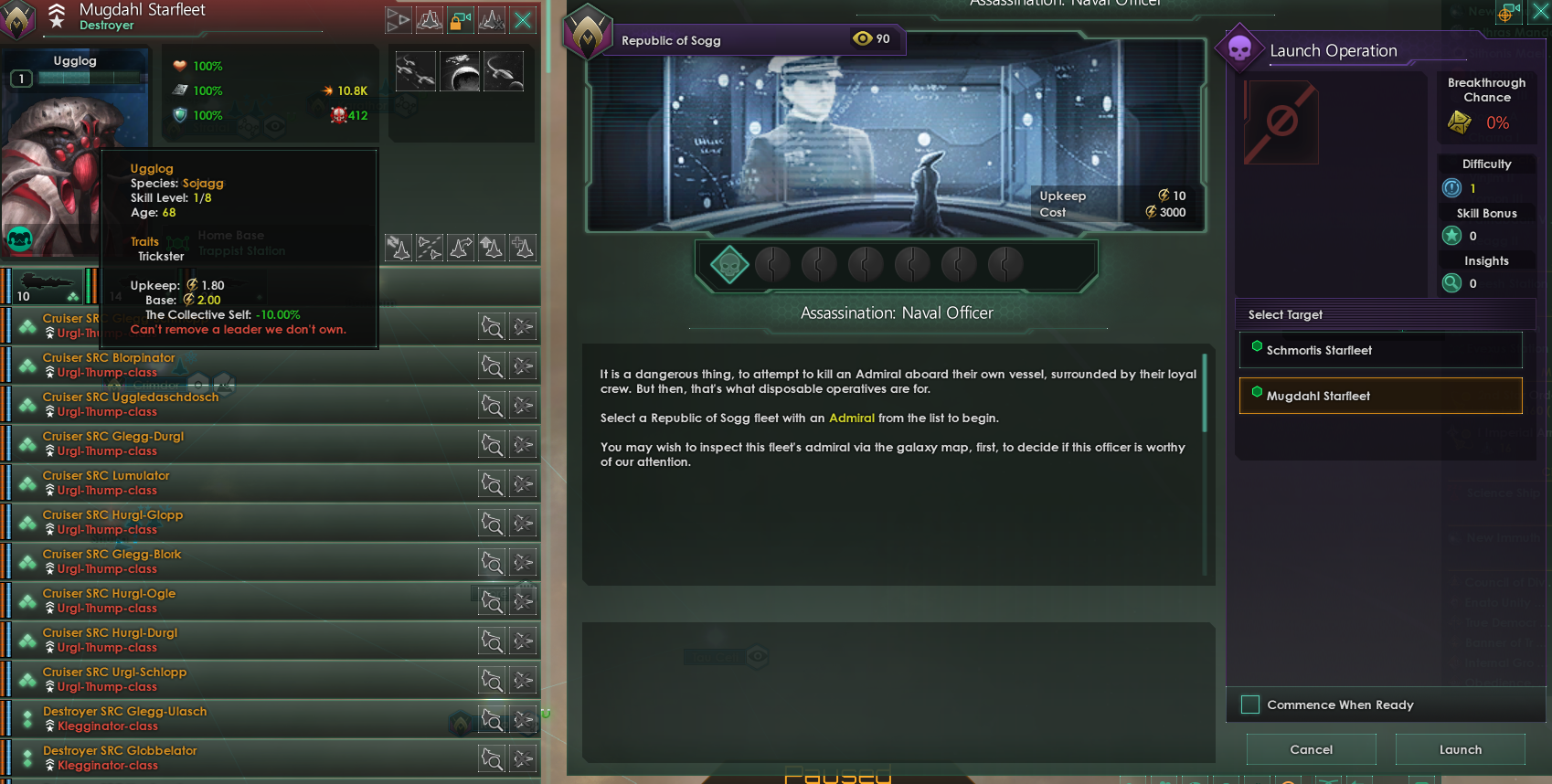Viewport: 1552px width, 784px height.
Task: Click the middle ship design thumbnail in fleet details
Action: click(461, 71)
